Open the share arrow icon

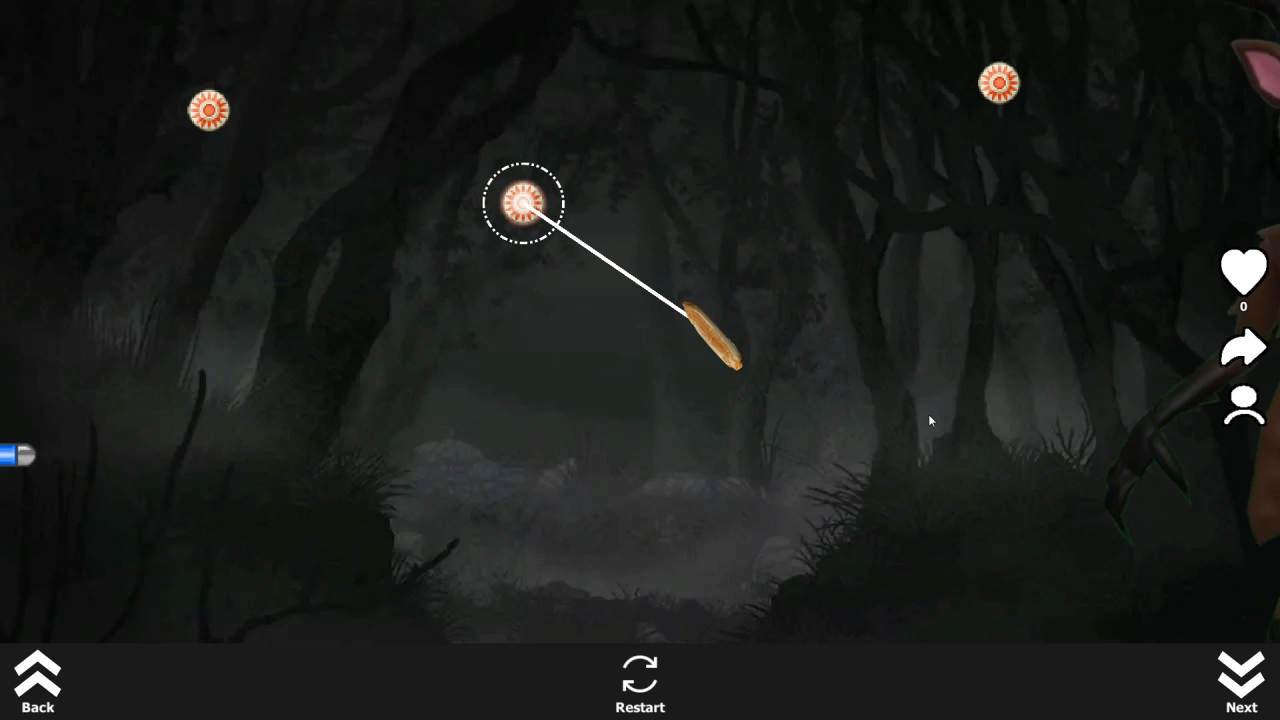point(1243,348)
